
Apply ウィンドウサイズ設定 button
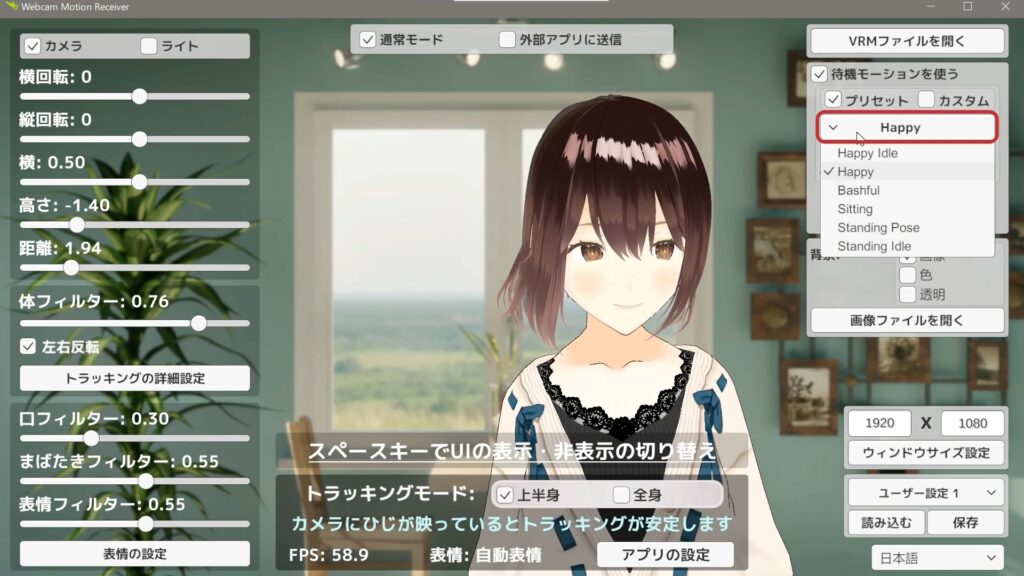coord(925,452)
